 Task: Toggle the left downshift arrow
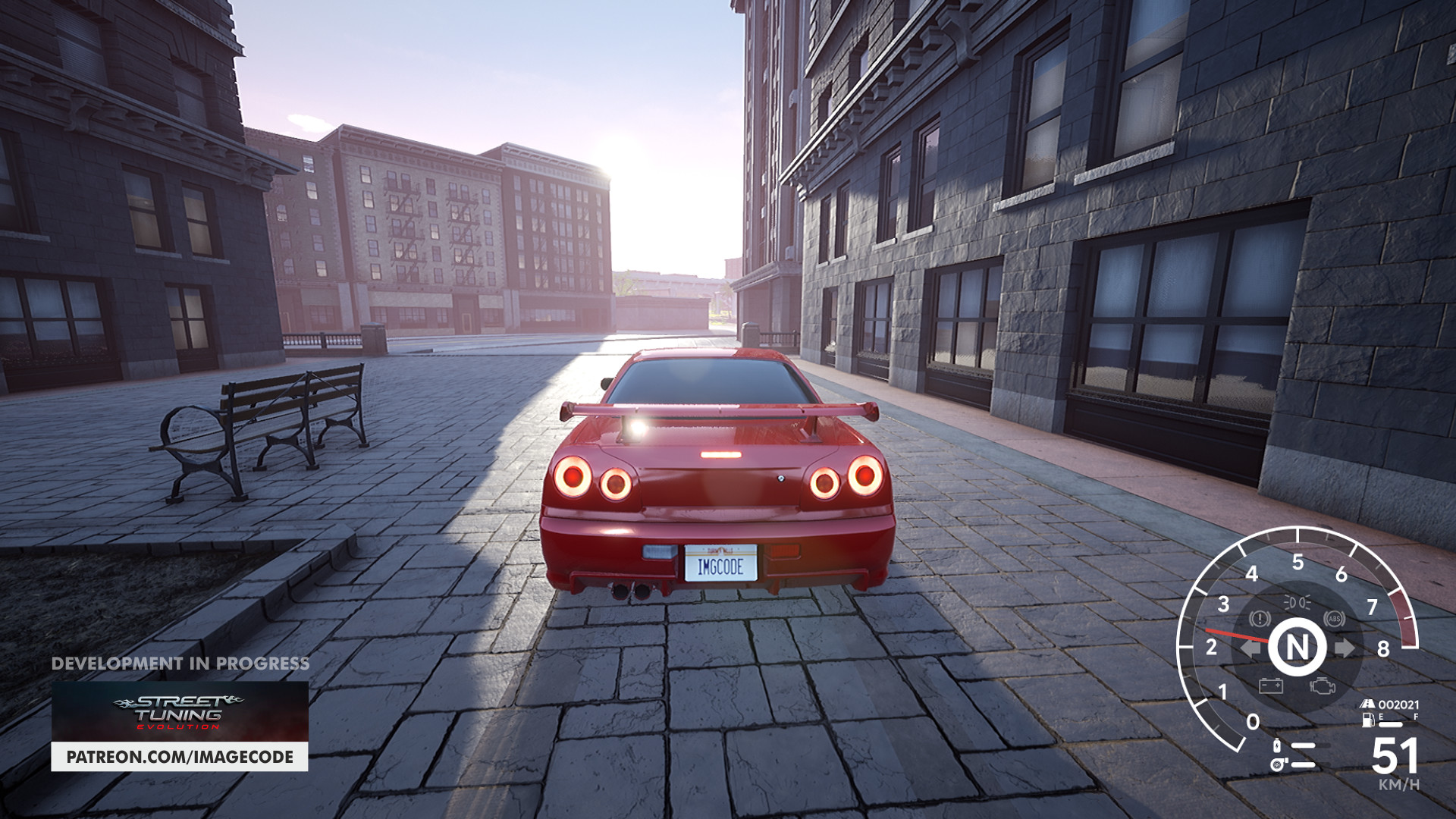pos(1249,647)
